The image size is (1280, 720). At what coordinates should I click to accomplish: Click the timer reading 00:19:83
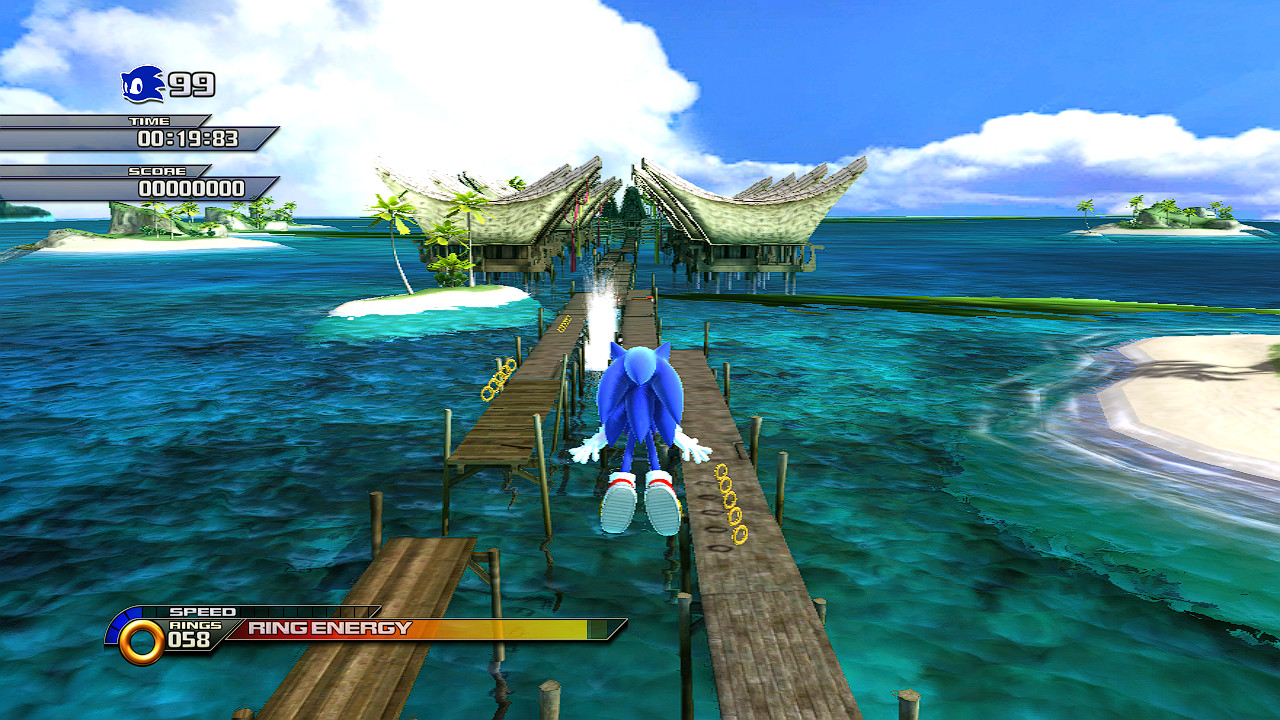click(x=188, y=139)
